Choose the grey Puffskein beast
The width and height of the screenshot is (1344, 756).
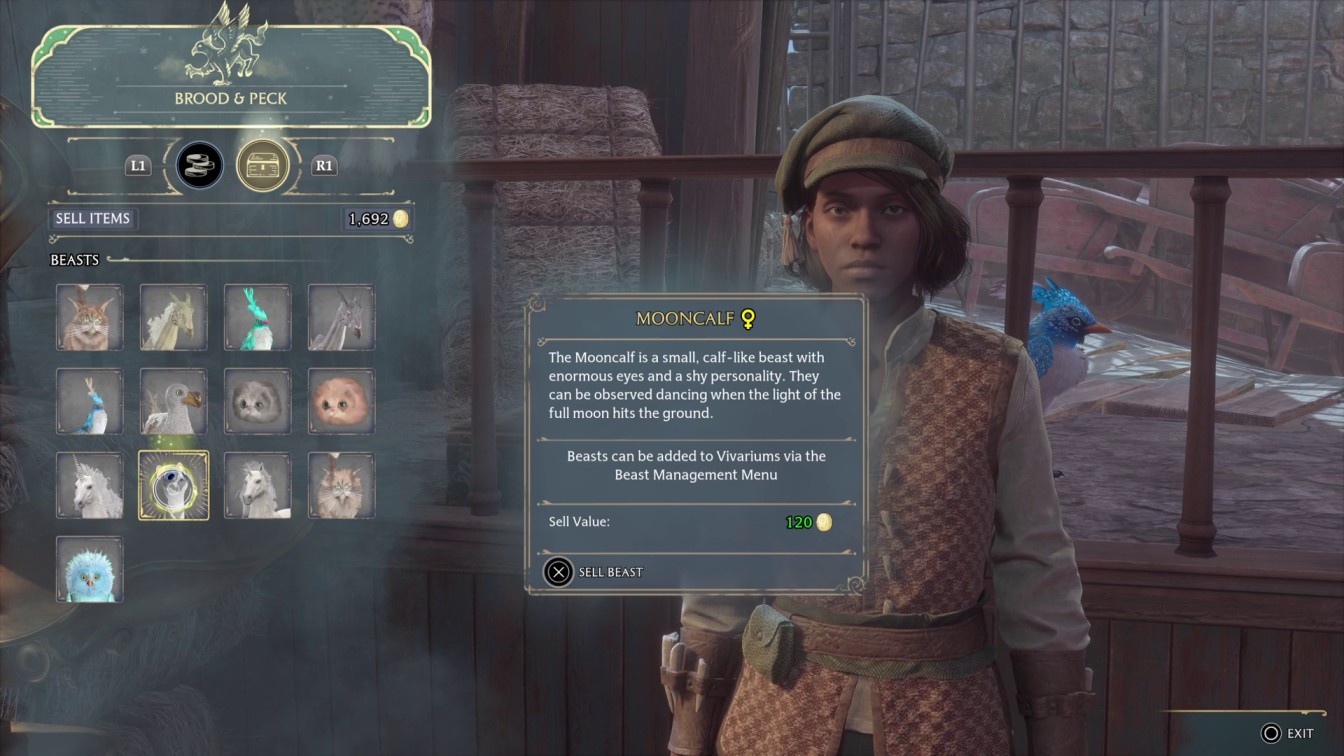click(x=258, y=401)
